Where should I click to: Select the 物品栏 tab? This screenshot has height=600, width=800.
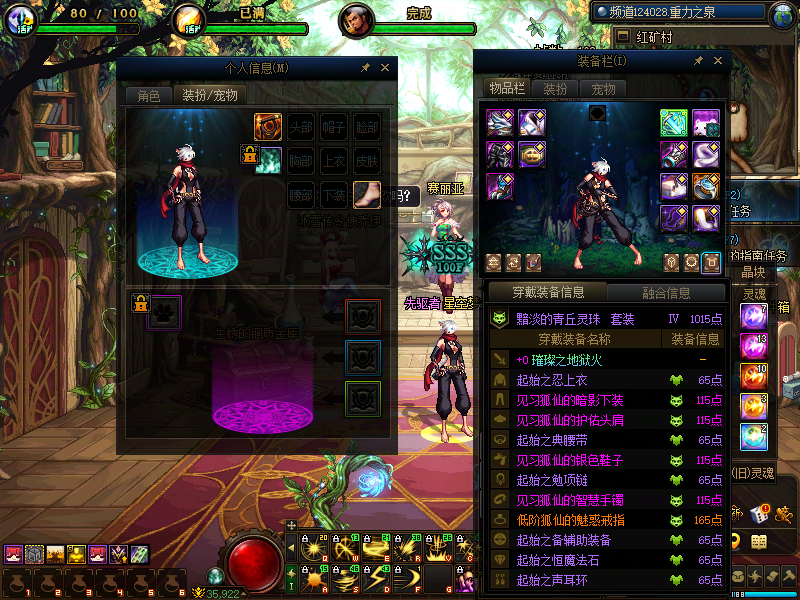[507, 88]
